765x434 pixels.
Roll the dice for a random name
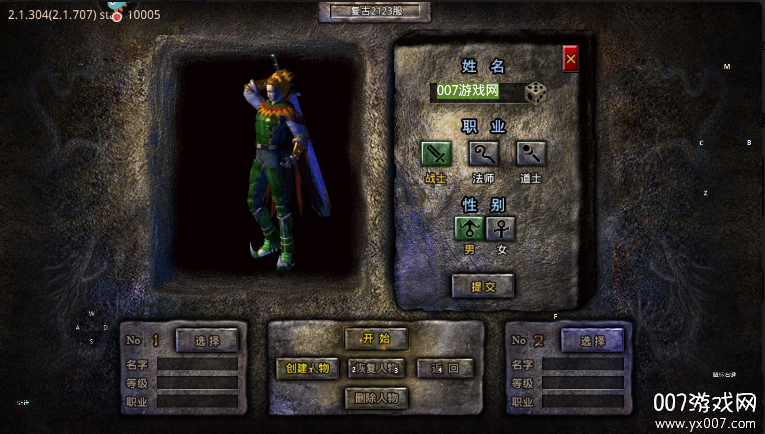coord(536,92)
